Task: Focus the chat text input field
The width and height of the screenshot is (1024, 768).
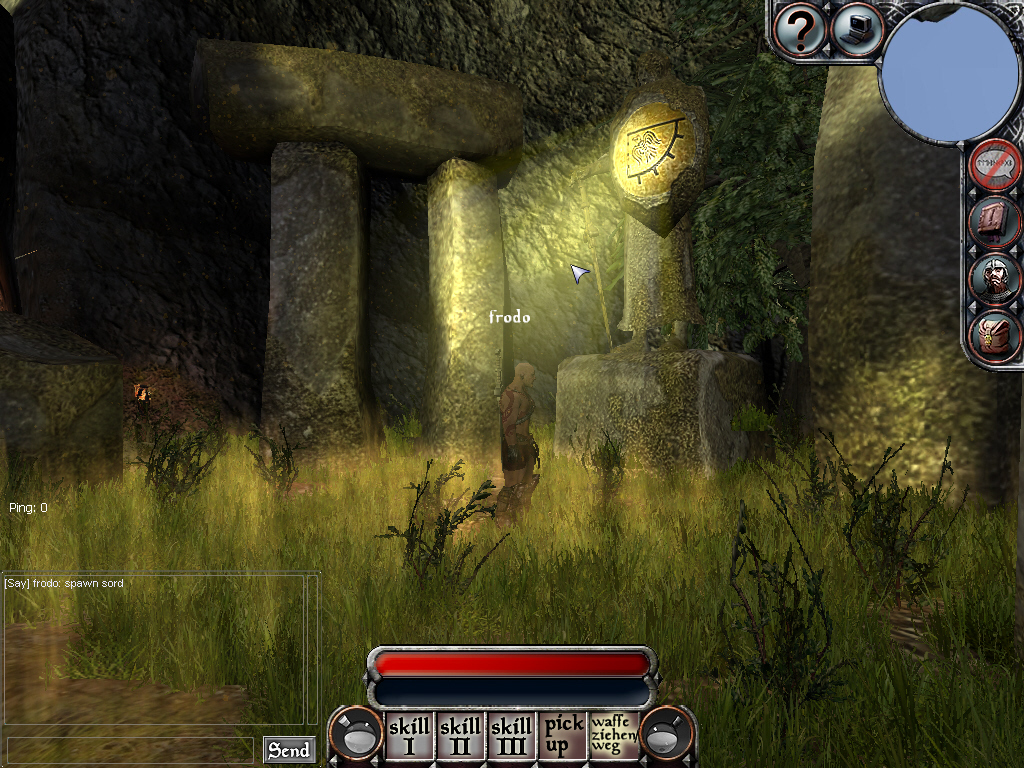Action: pyautogui.click(x=130, y=749)
